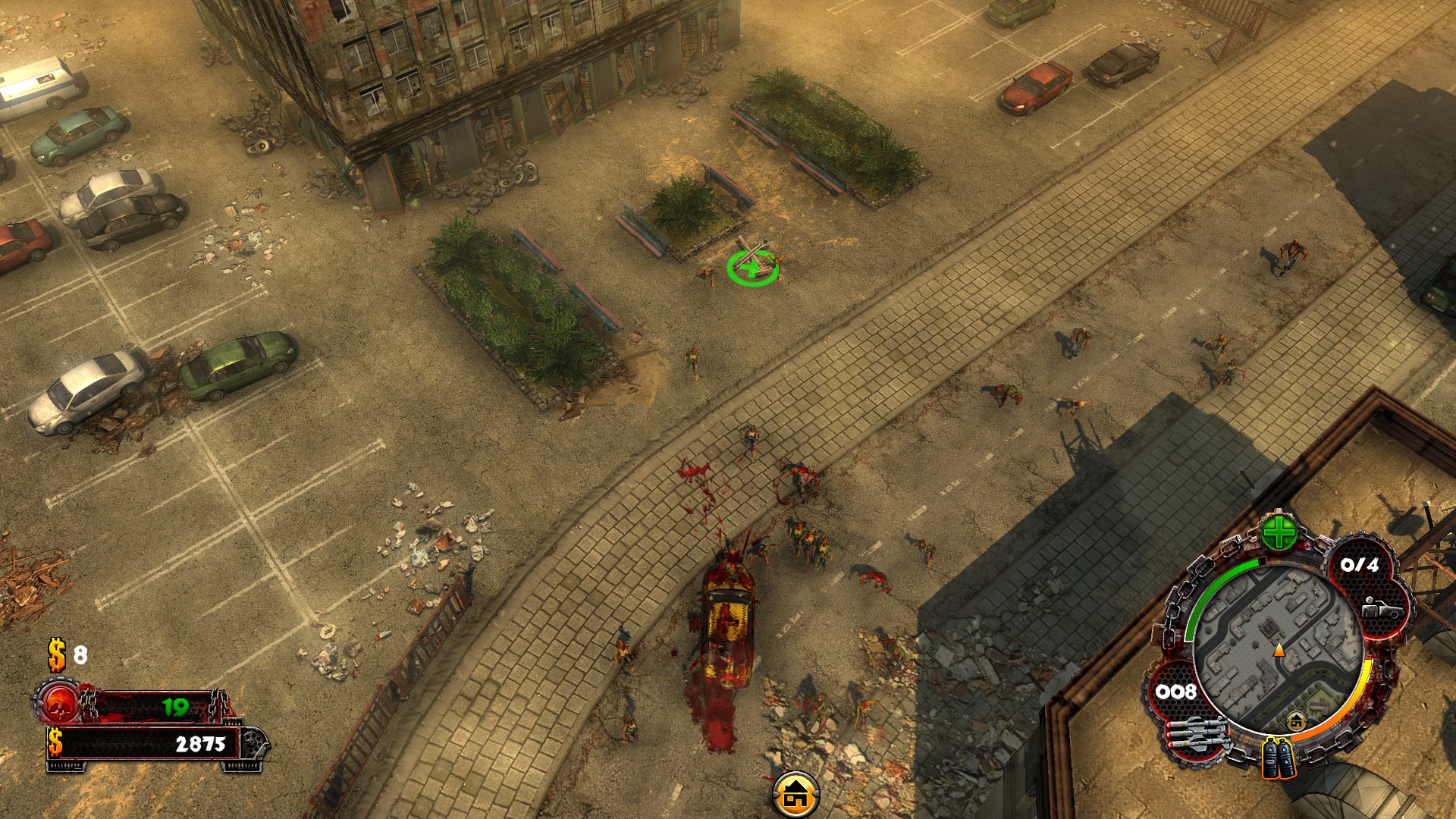
Task: Click the orange player arrow on the minimap
Action: tap(1279, 651)
